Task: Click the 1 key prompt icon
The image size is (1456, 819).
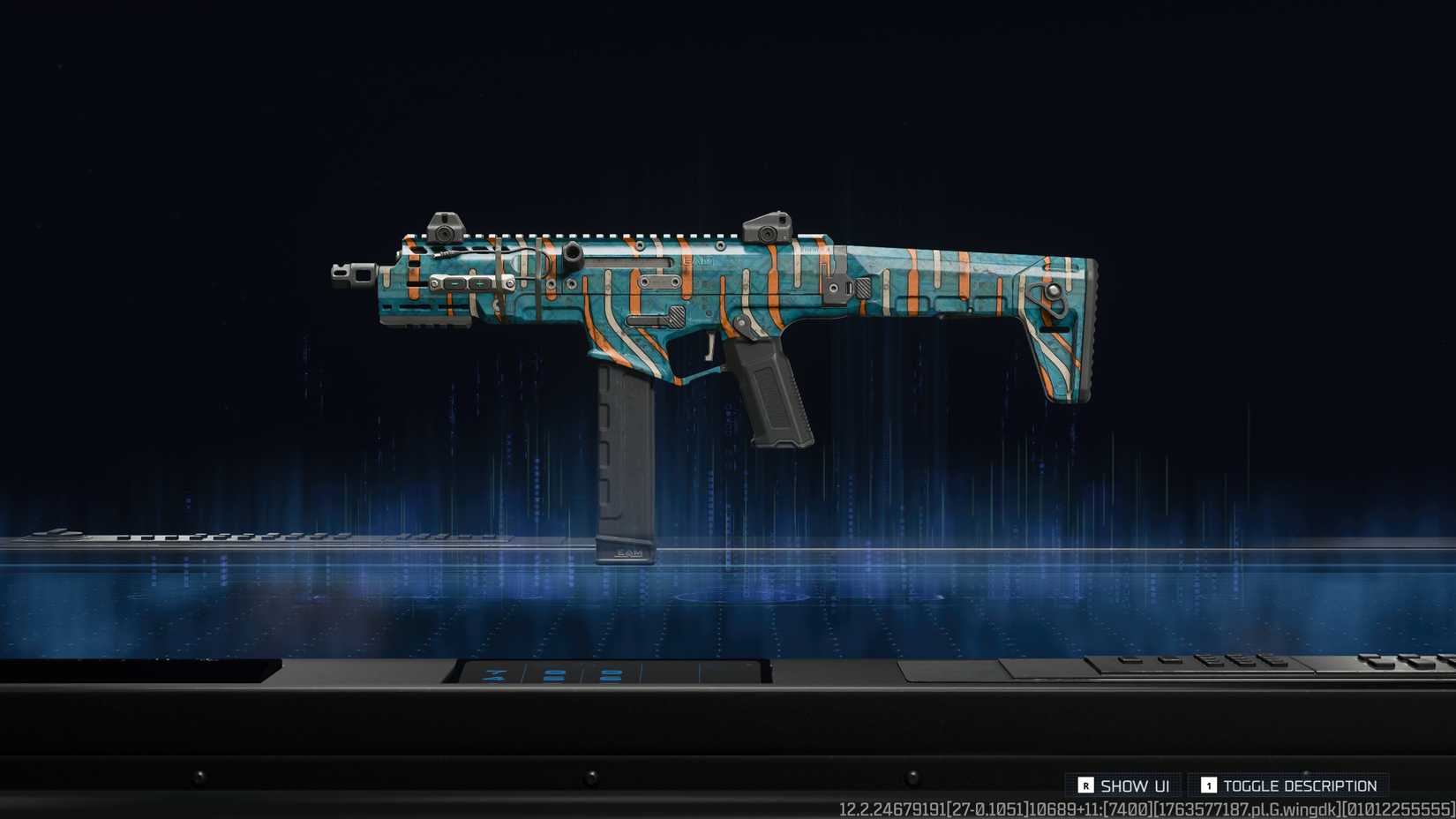Action: point(1209,785)
